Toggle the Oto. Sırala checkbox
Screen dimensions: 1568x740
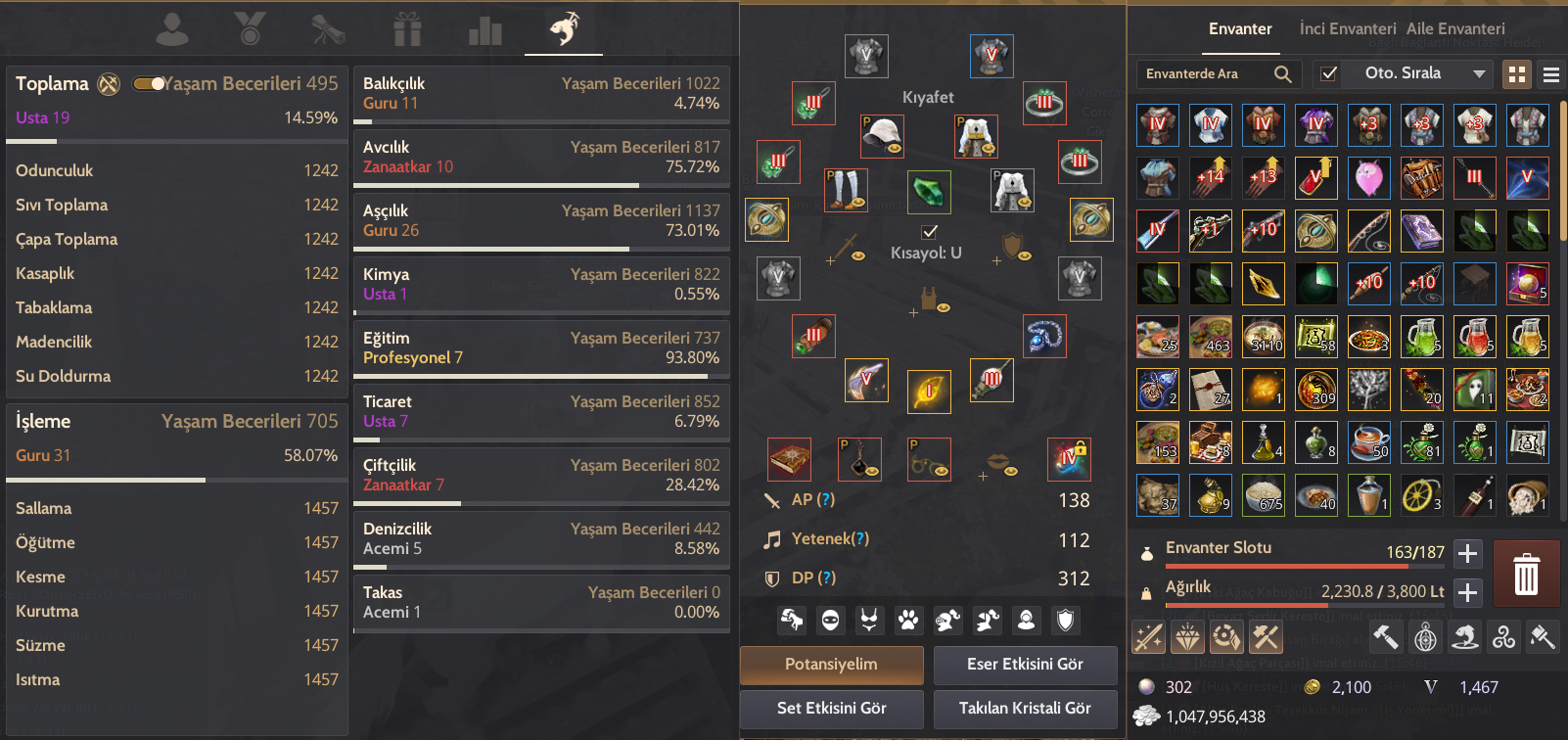(x=1328, y=74)
